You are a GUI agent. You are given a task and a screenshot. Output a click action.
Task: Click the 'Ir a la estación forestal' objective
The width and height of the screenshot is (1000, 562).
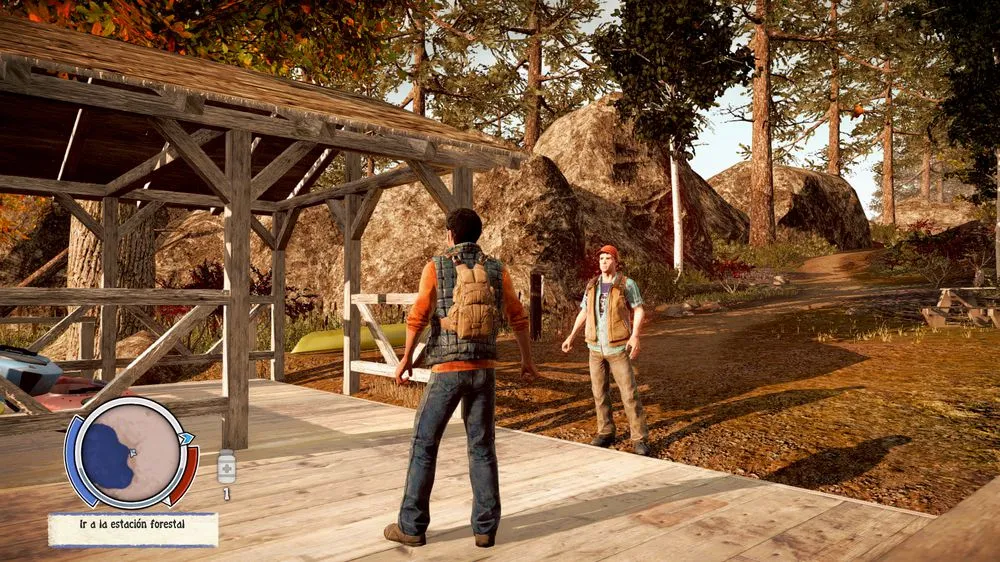pos(133,529)
